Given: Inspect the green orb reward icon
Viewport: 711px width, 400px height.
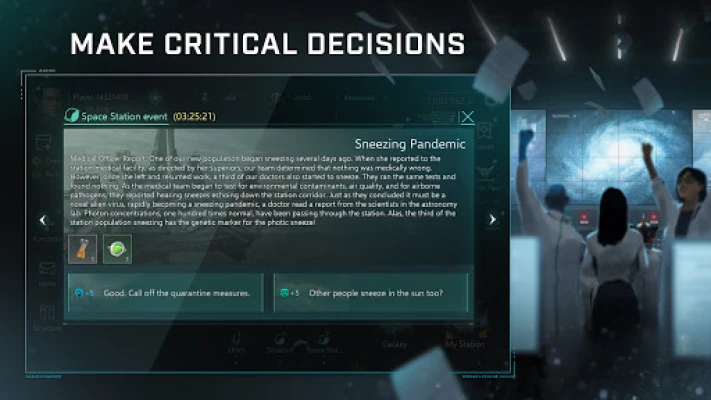Looking at the screenshot, I should (117, 249).
